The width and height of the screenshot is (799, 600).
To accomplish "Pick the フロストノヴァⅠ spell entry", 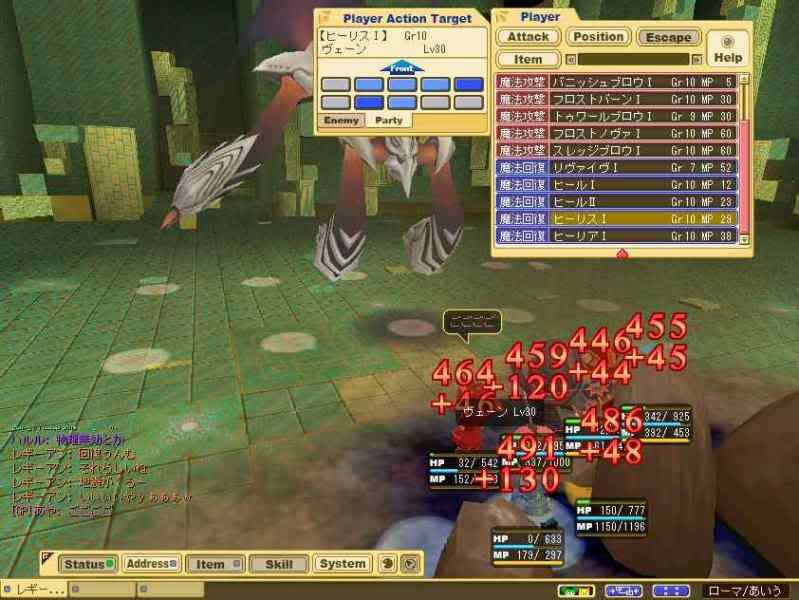I will tap(616, 133).
